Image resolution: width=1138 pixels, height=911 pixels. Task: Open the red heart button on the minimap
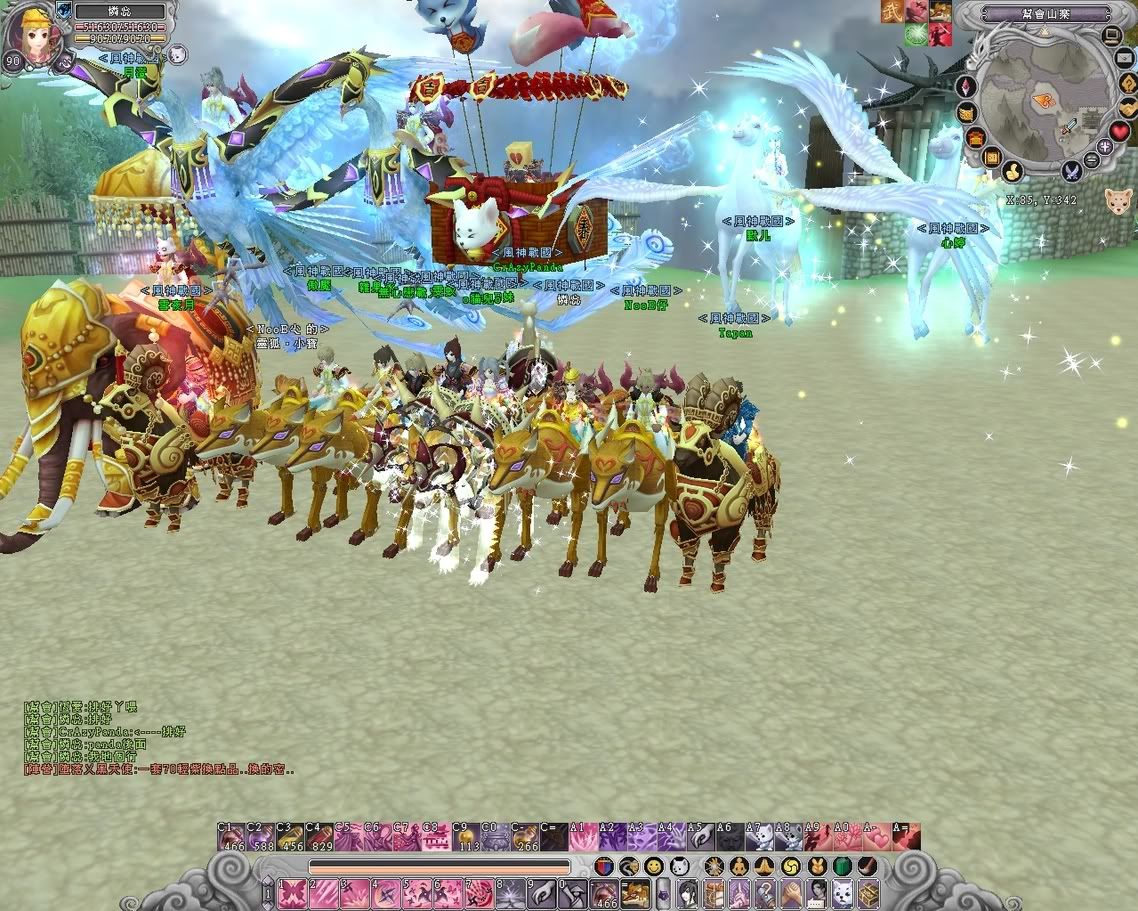(x=1120, y=131)
